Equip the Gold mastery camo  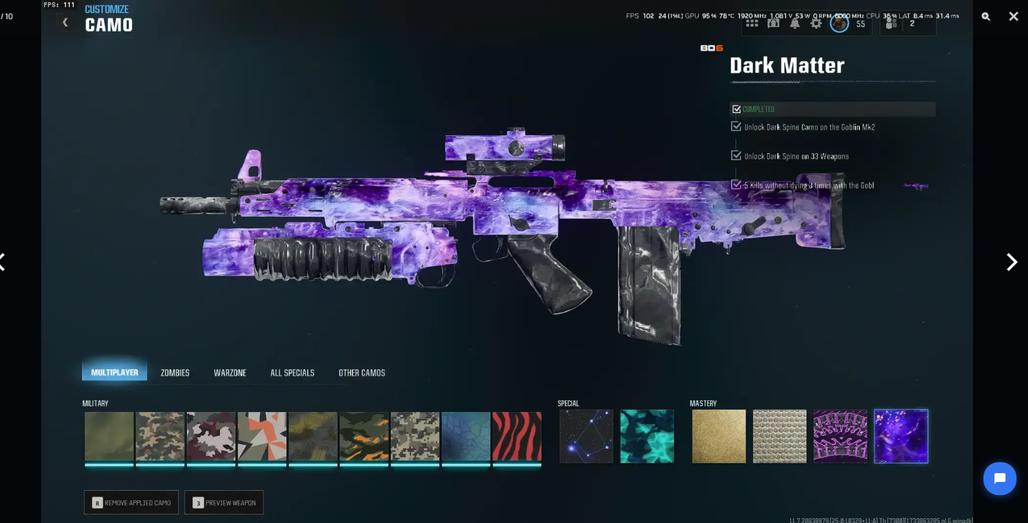pos(719,436)
